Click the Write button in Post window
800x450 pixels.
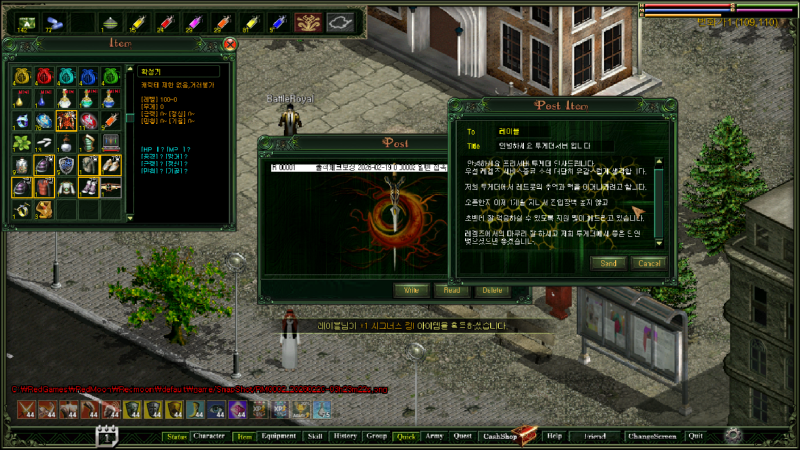(409, 290)
